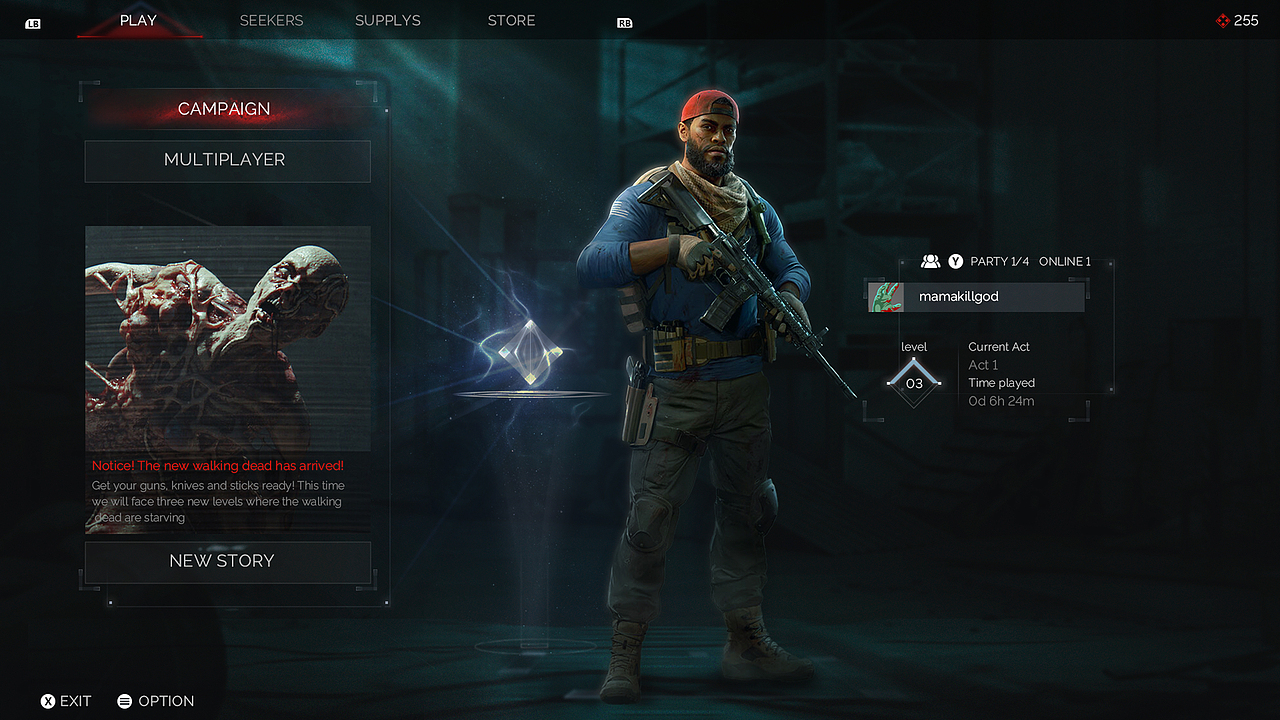The image size is (1280, 720).
Task: Choose the MULTIPLAYER mode button
Action: (227, 160)
